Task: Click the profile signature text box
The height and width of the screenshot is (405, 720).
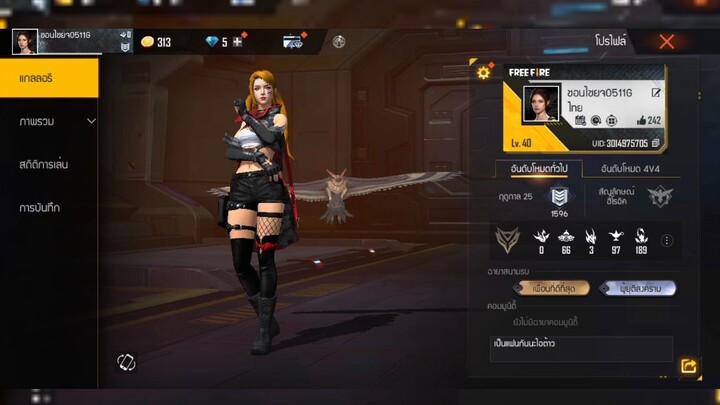Action: pos(581,347)
